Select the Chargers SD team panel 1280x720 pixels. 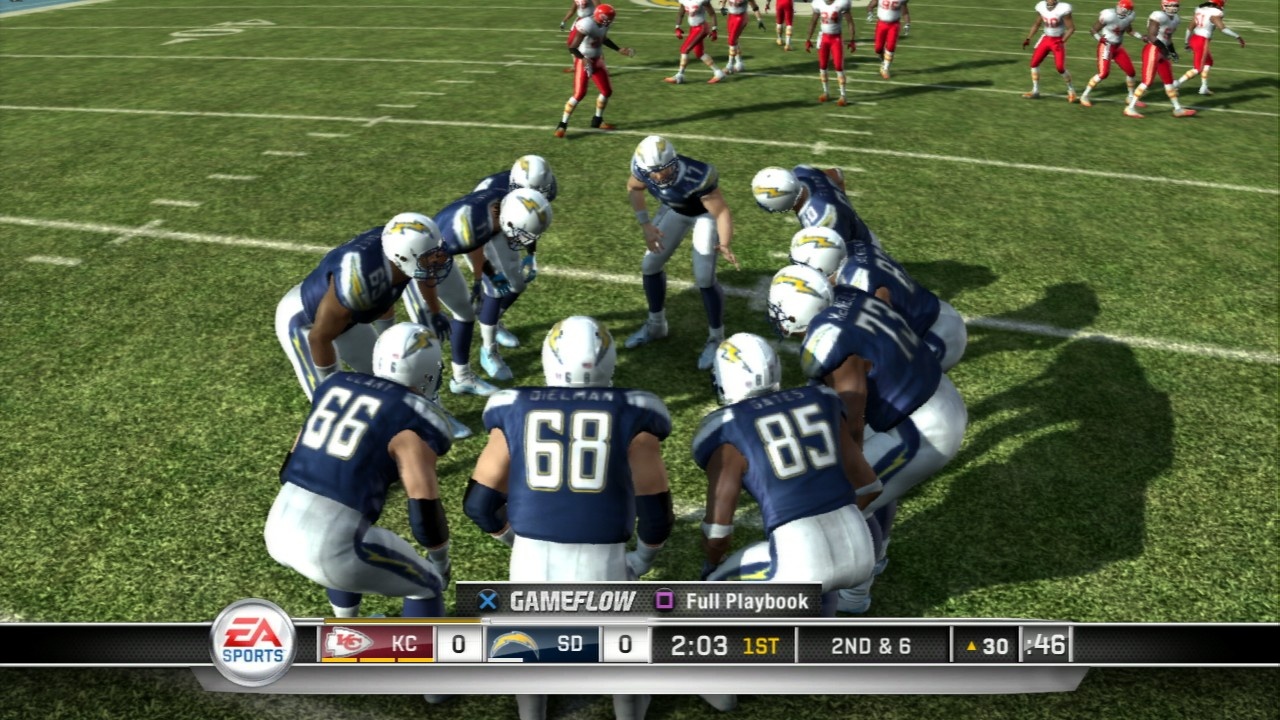pos(544,644)
